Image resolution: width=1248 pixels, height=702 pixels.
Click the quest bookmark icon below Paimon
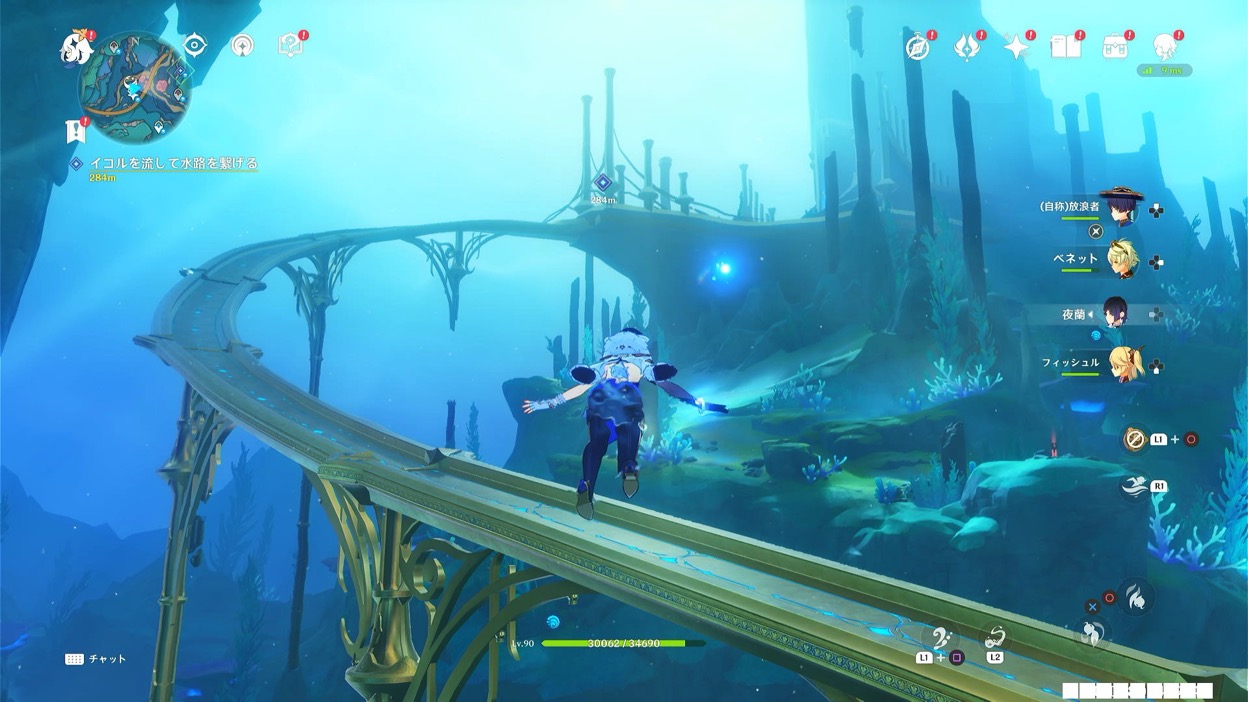click(x=74, y=130)
